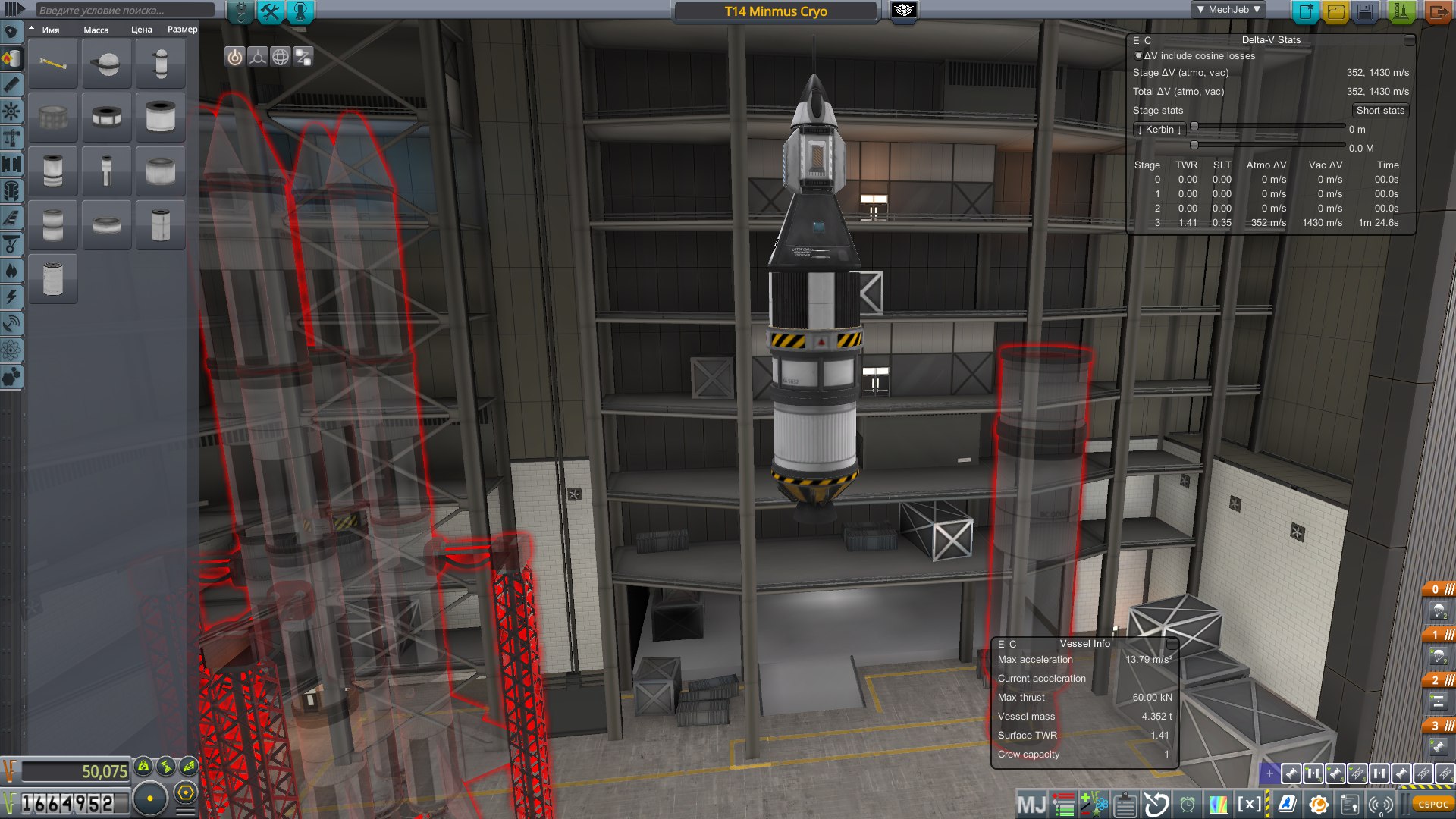Select the Fuel Tanks category icon

point(11,58)
